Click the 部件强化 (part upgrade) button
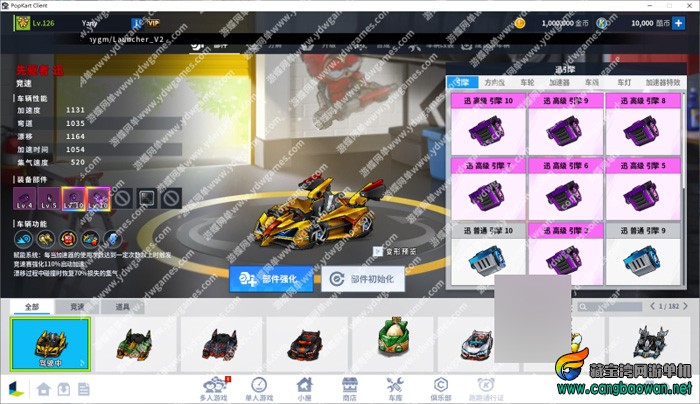This screenshot has width=700, height=404. pos(266,279)
